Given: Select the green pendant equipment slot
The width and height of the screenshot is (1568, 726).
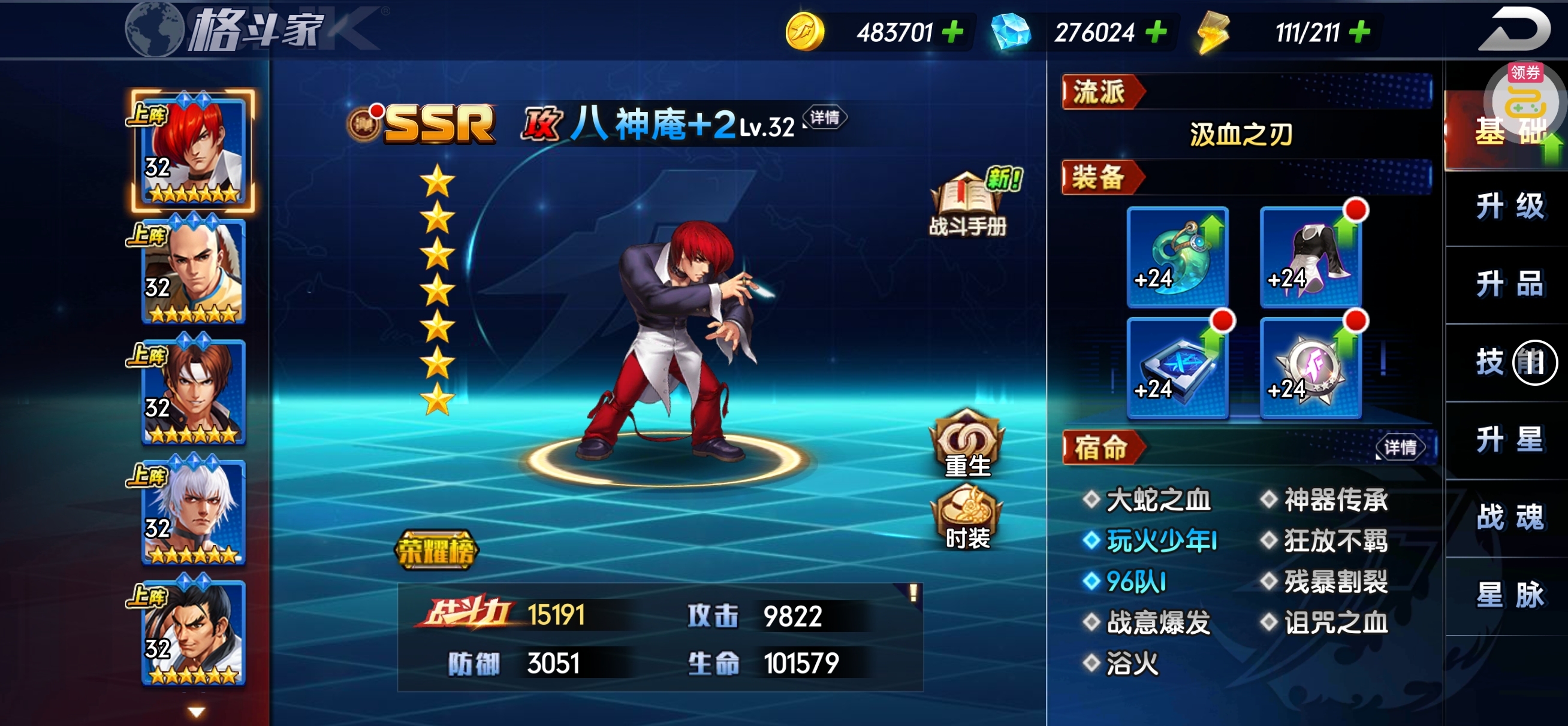Looking at the screenshot, I should coord(1177,256).
